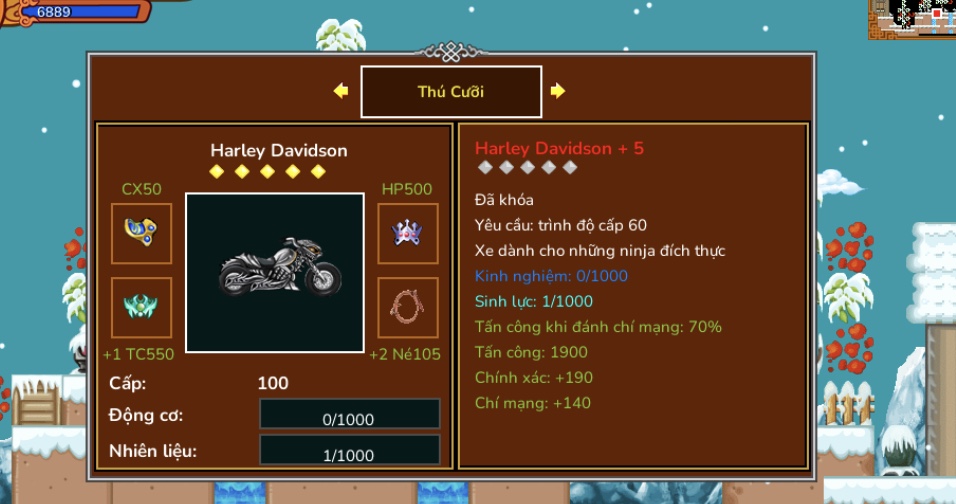Screen dimensions: 956x504
Task: Select the CX50 gold and blue equipment slot
Action: [x=141, y=233]
